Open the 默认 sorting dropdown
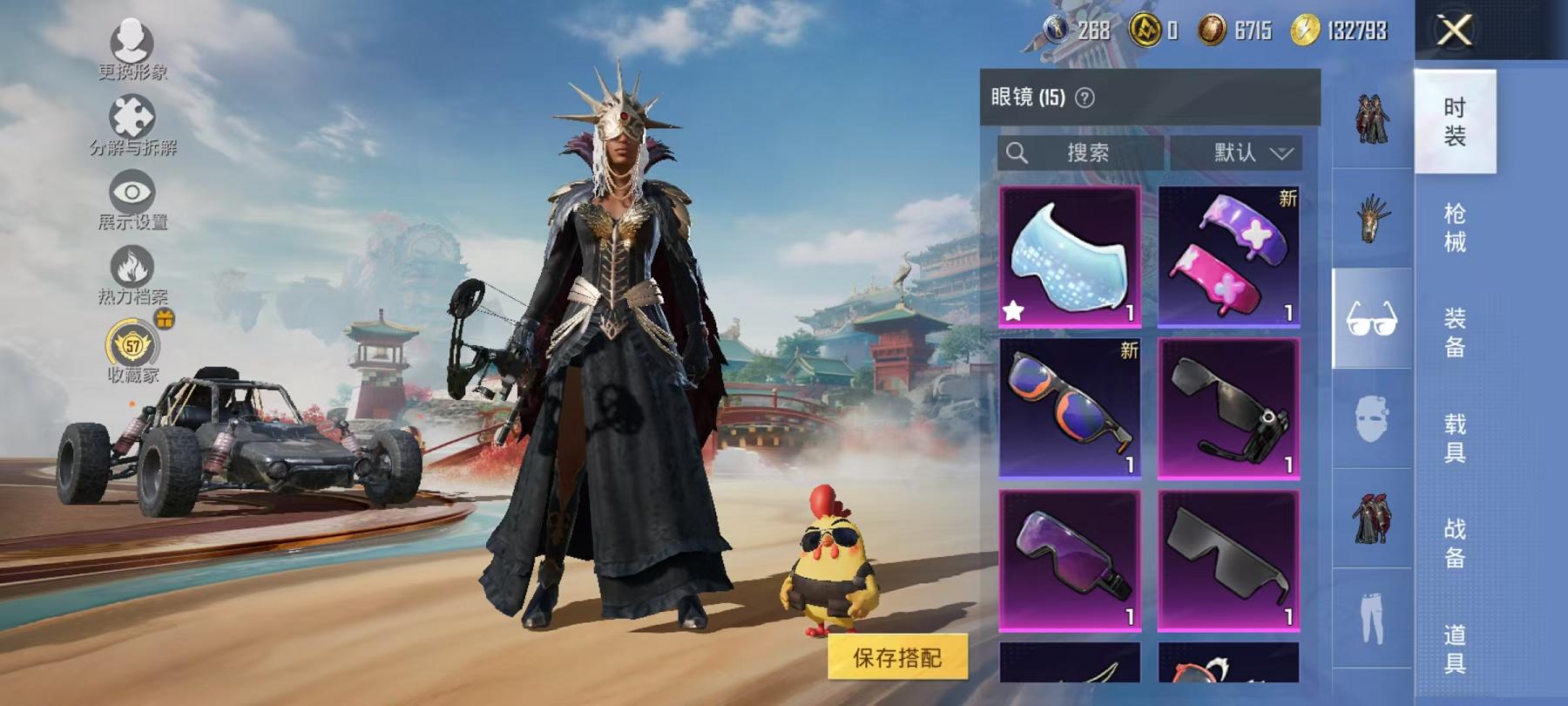 click(1246, 150)
